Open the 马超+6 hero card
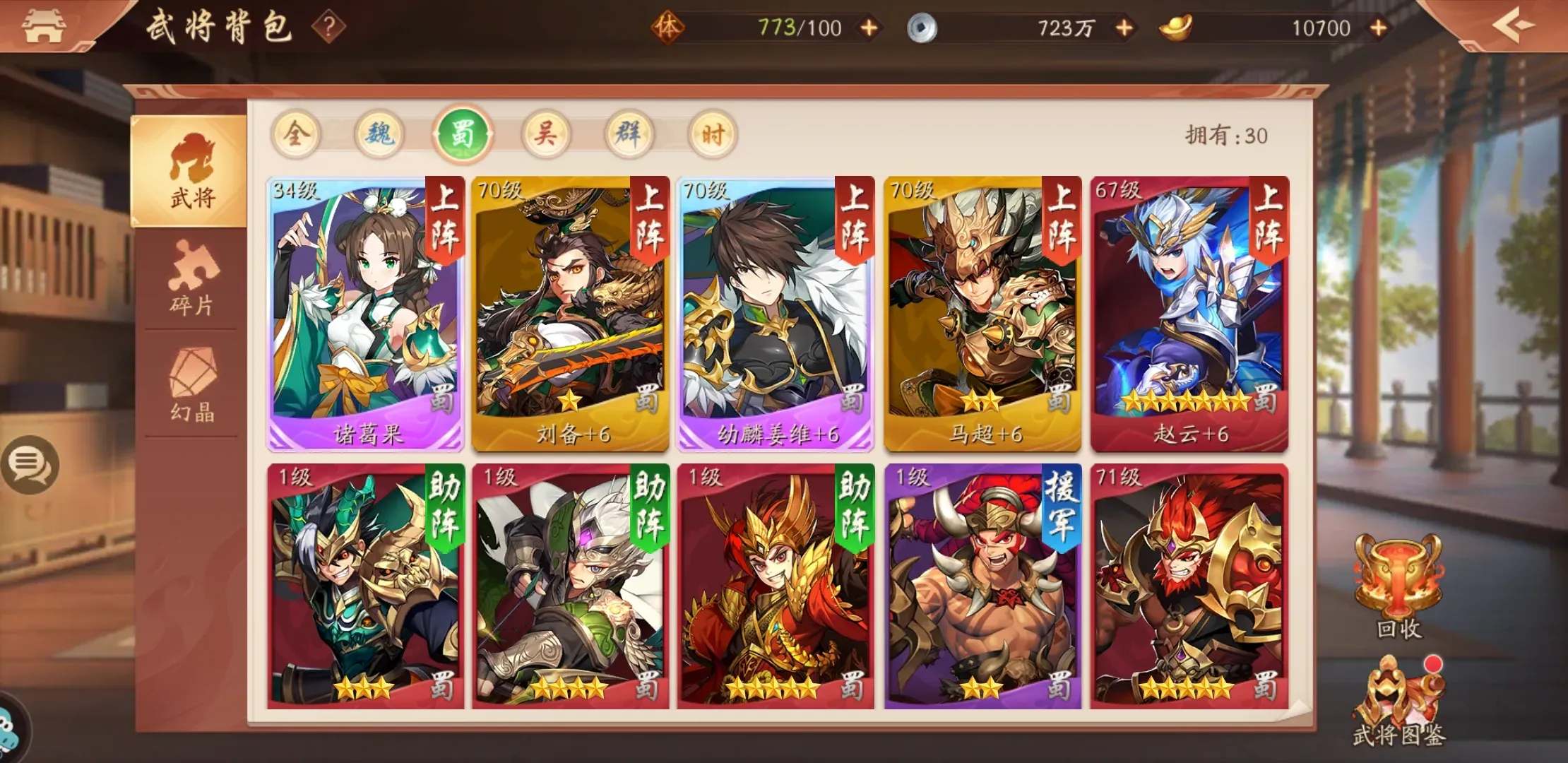The image size is (1568, 763). pos(982,311)
